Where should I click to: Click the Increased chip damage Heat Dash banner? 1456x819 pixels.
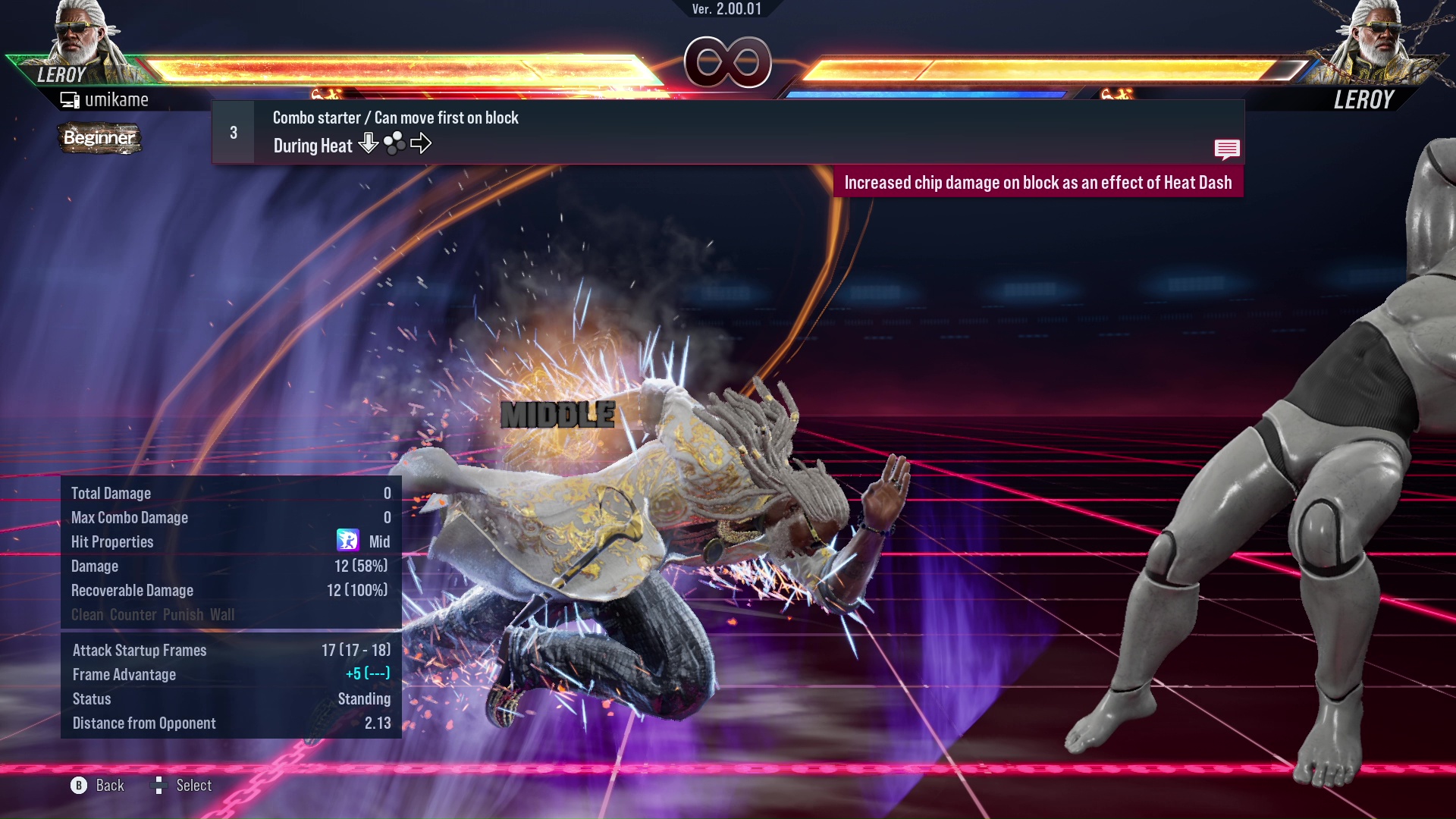1040,182
